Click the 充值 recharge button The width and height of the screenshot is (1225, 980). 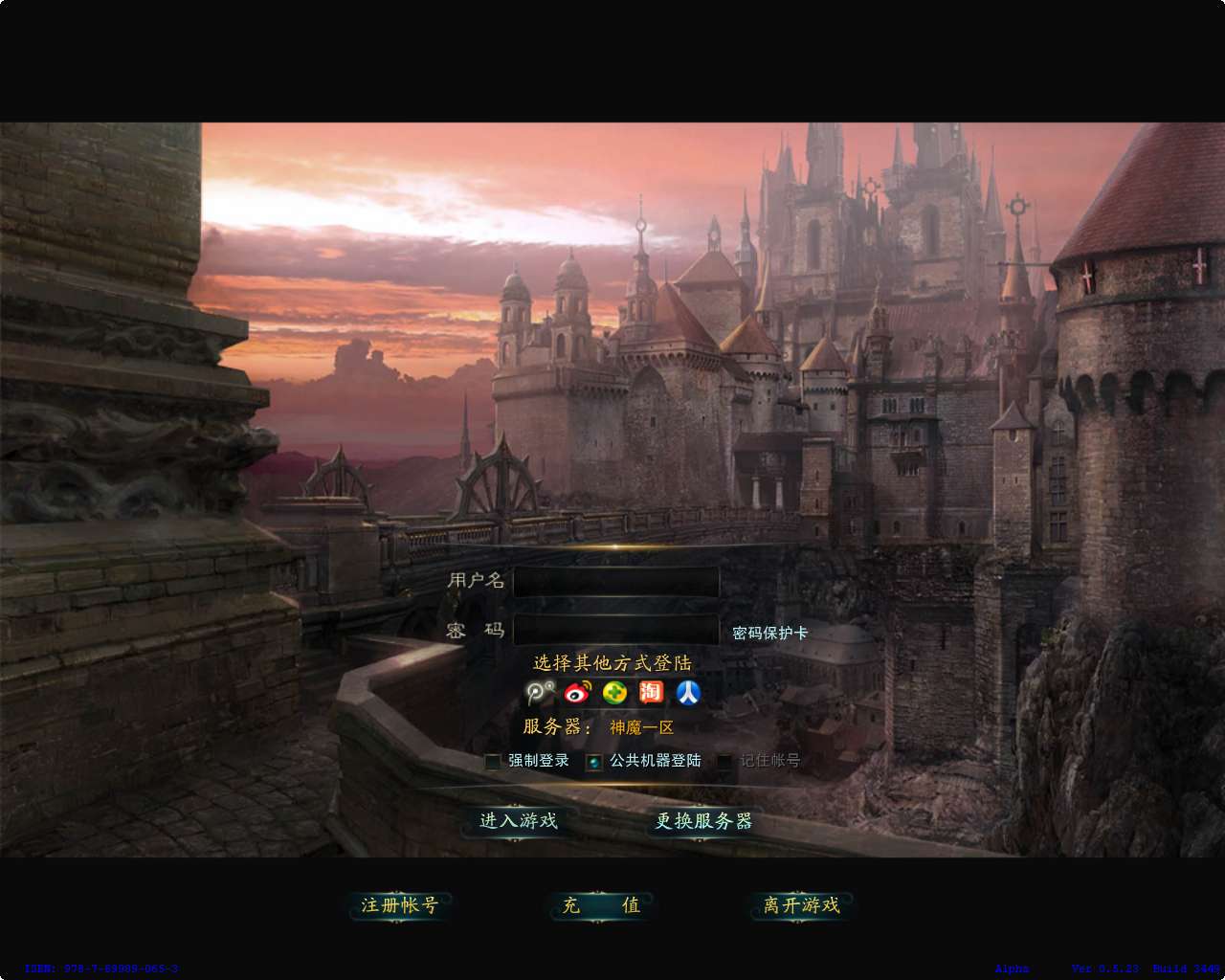click(x=601, y=906)
